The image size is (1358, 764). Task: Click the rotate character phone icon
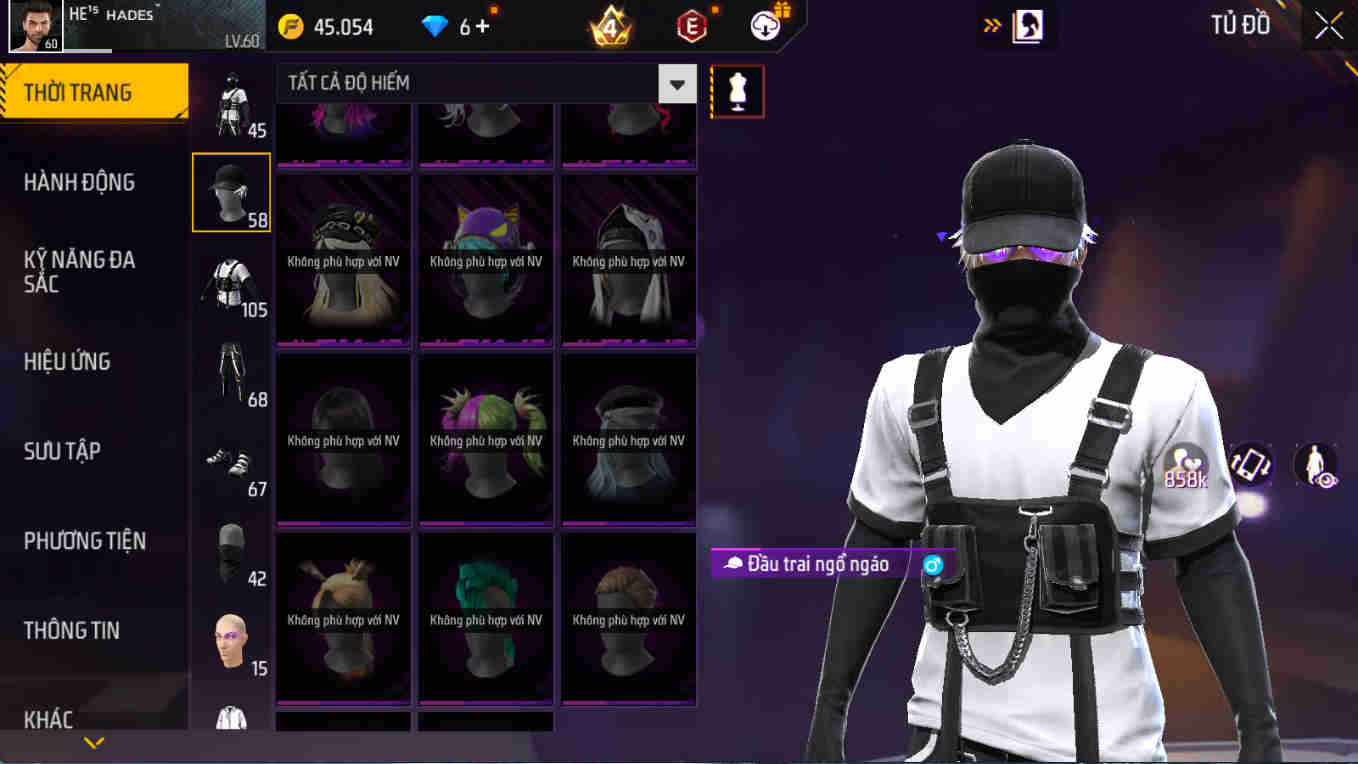[1252, 466]
